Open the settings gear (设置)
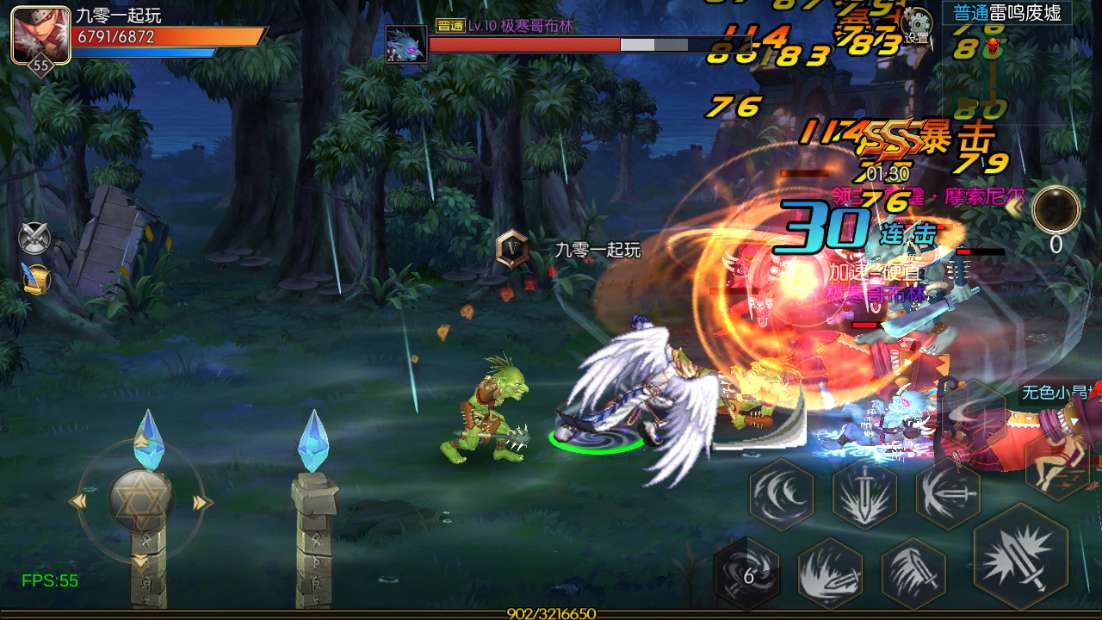This screenshot has width=1102, height=620. [915, 24]
